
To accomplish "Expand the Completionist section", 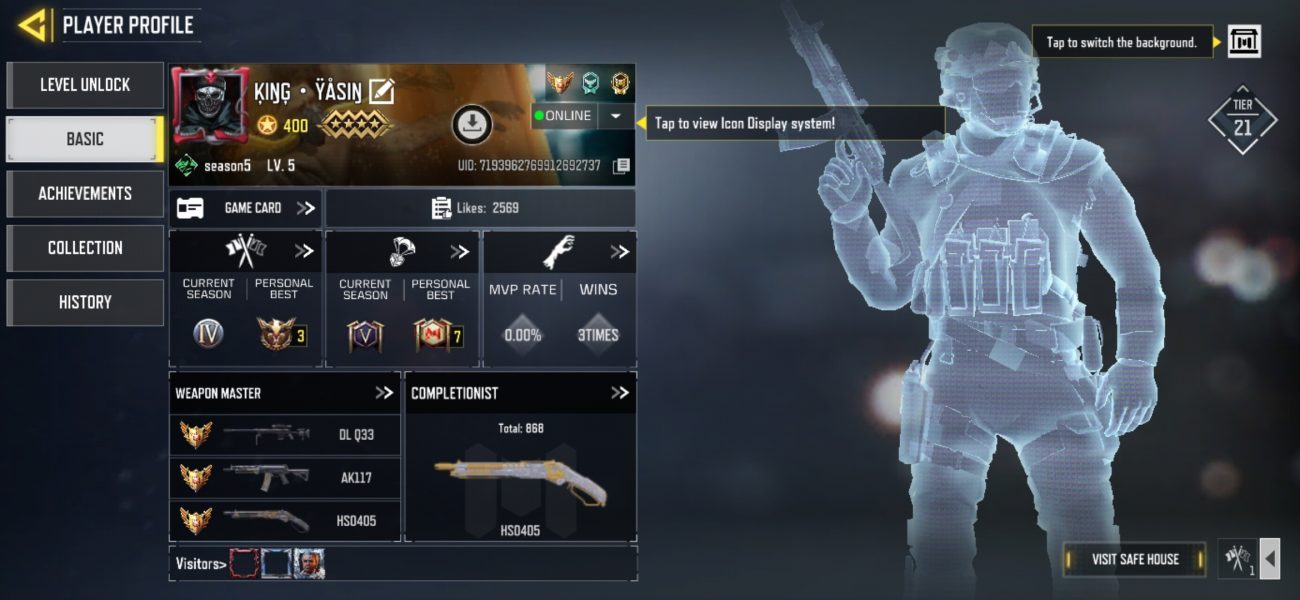I will (620, 393).
